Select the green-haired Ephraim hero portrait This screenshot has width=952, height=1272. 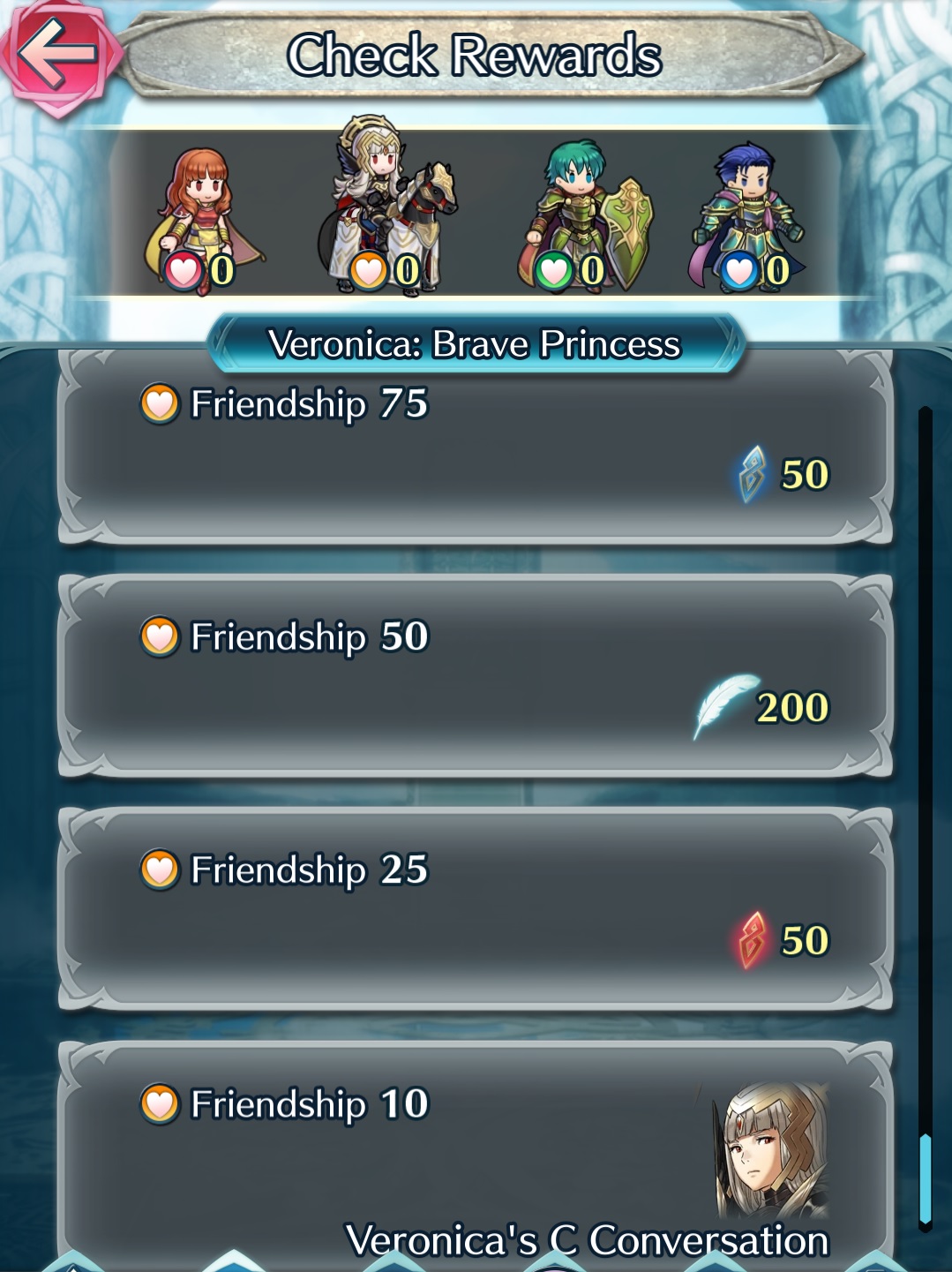[x=582, y=217]
